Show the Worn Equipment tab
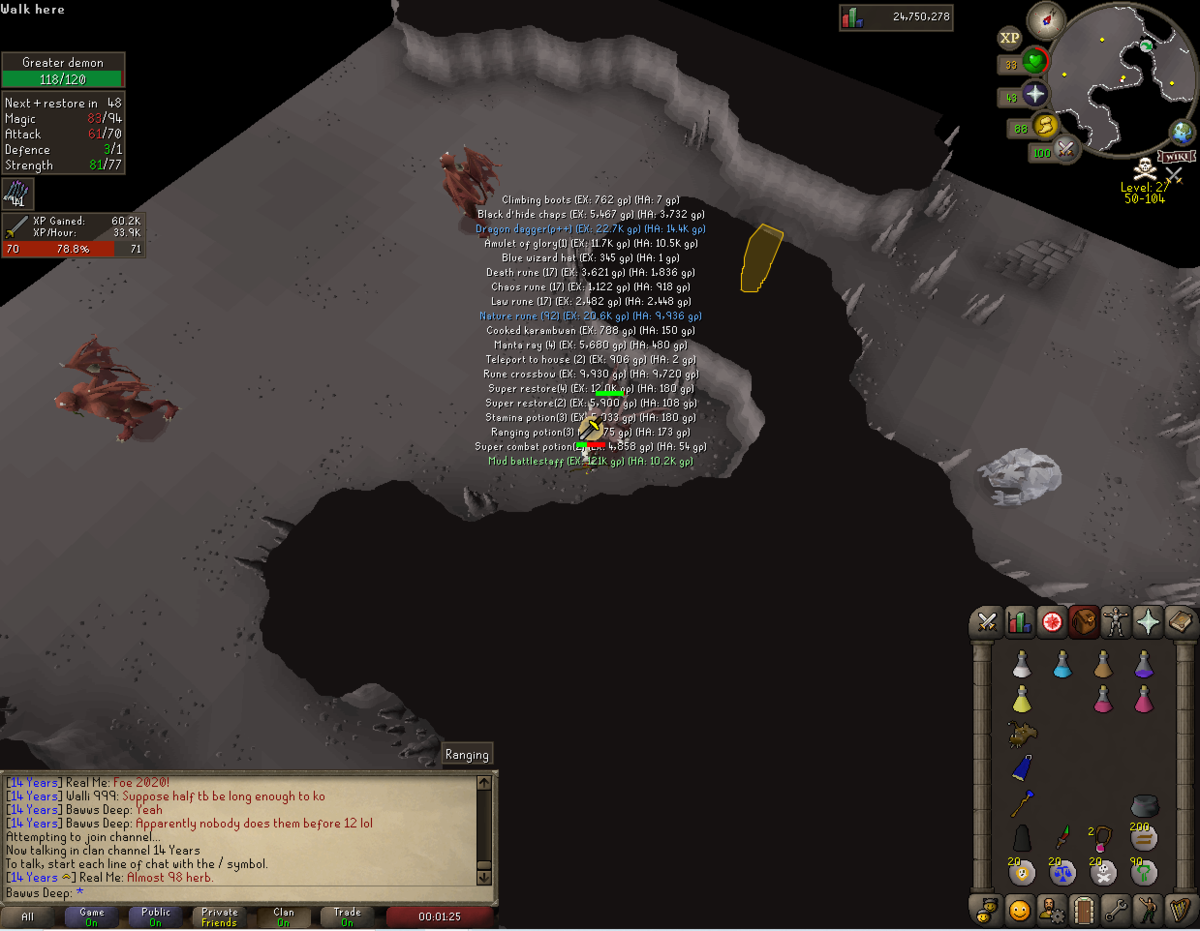 (1116, 622)
